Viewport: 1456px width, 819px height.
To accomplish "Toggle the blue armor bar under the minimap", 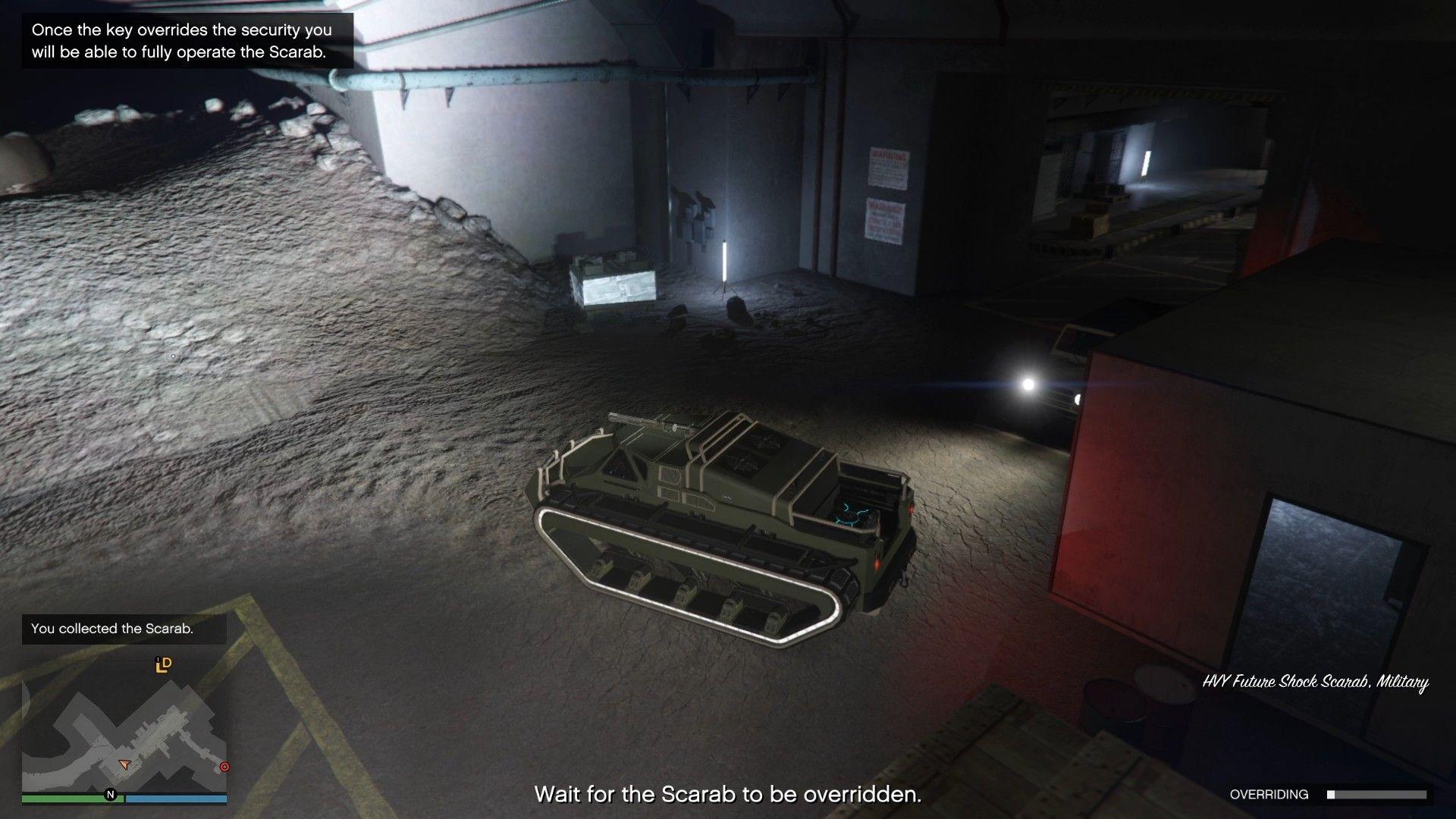I will (175, 798).
